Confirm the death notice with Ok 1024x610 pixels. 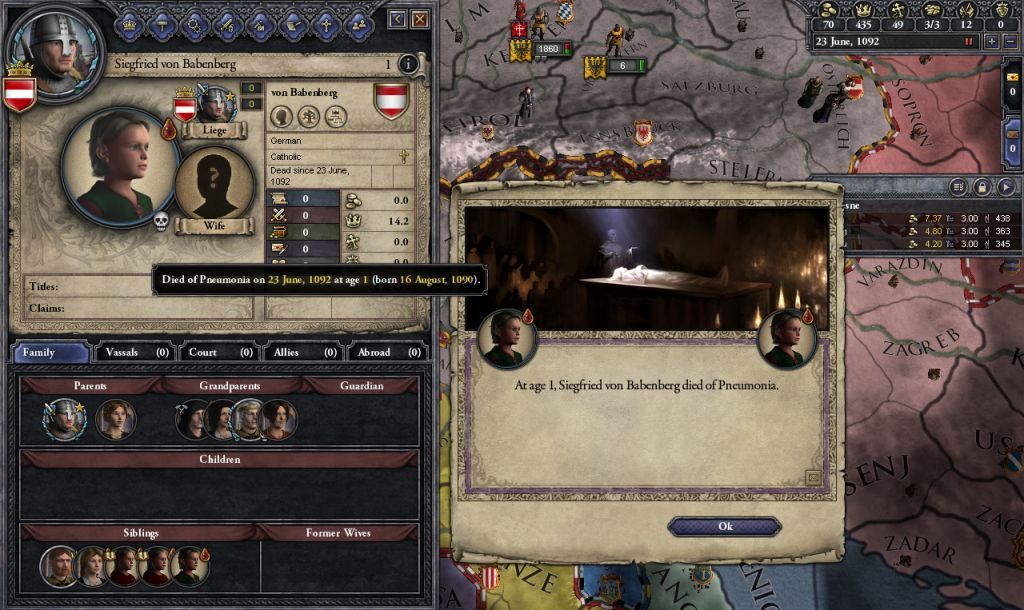click(x=724, y=526)
